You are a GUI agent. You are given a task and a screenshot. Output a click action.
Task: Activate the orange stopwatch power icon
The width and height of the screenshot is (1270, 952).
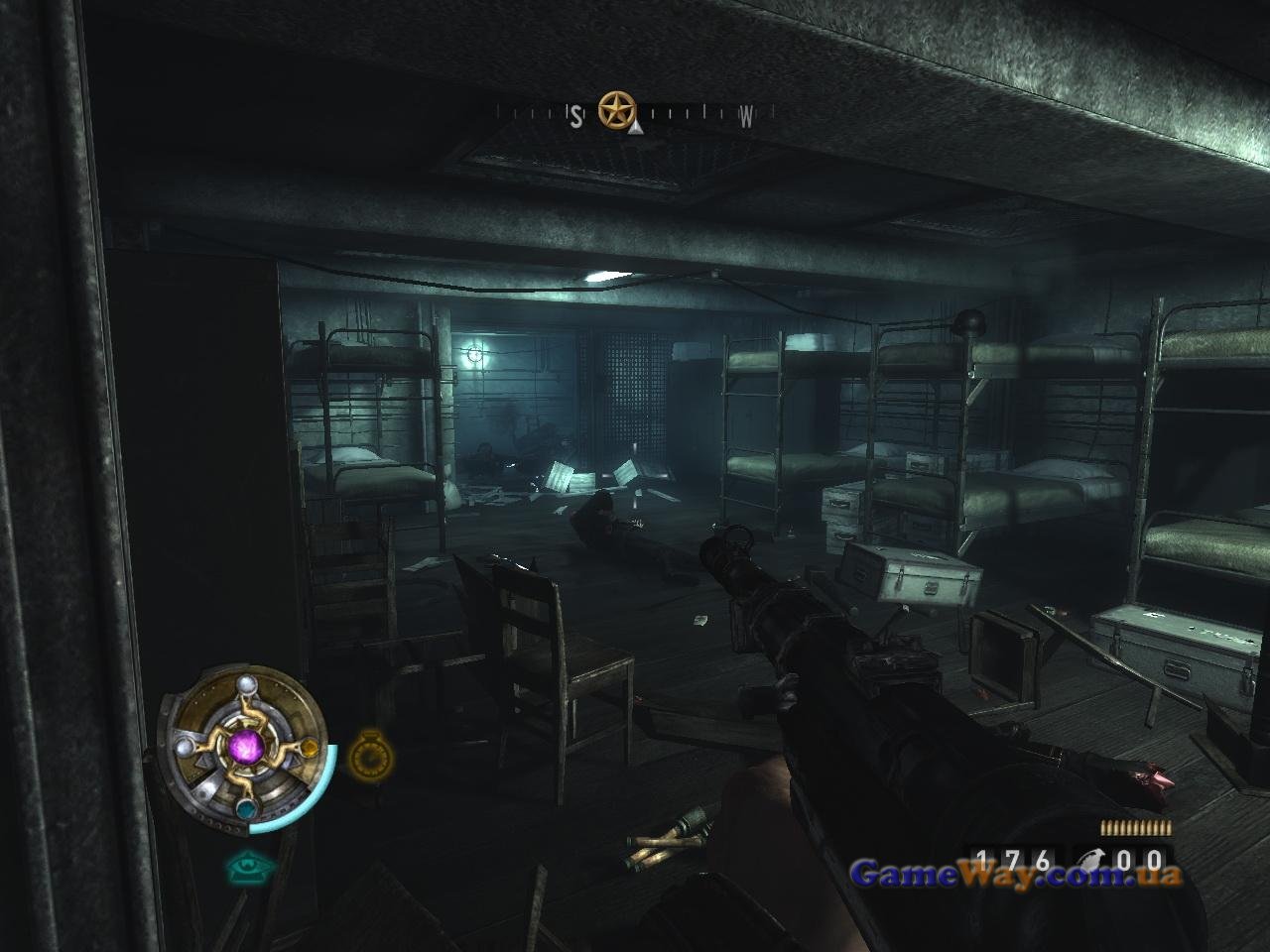point(369,757)
